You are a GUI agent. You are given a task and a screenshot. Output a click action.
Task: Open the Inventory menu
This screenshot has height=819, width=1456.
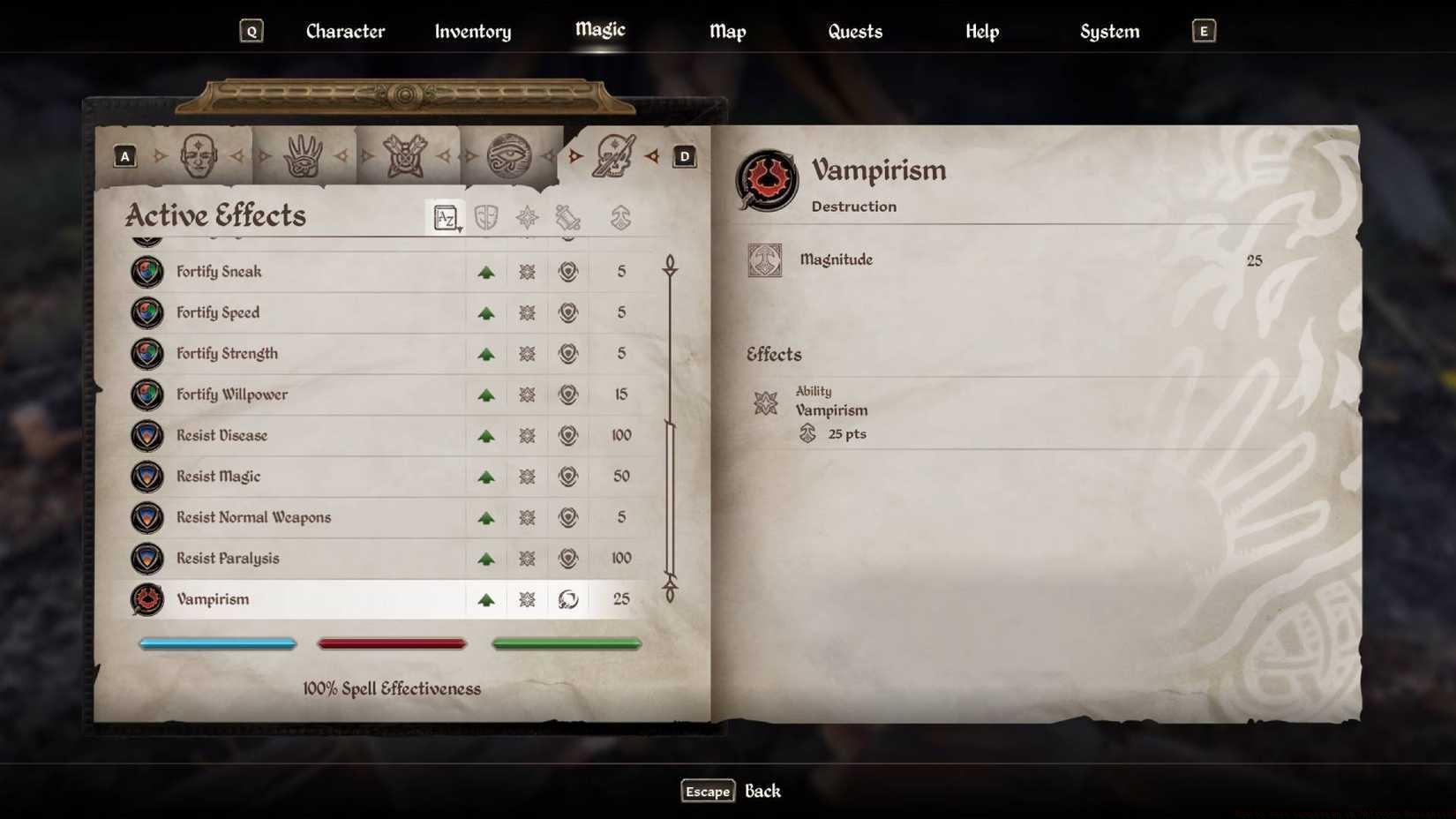472,31
